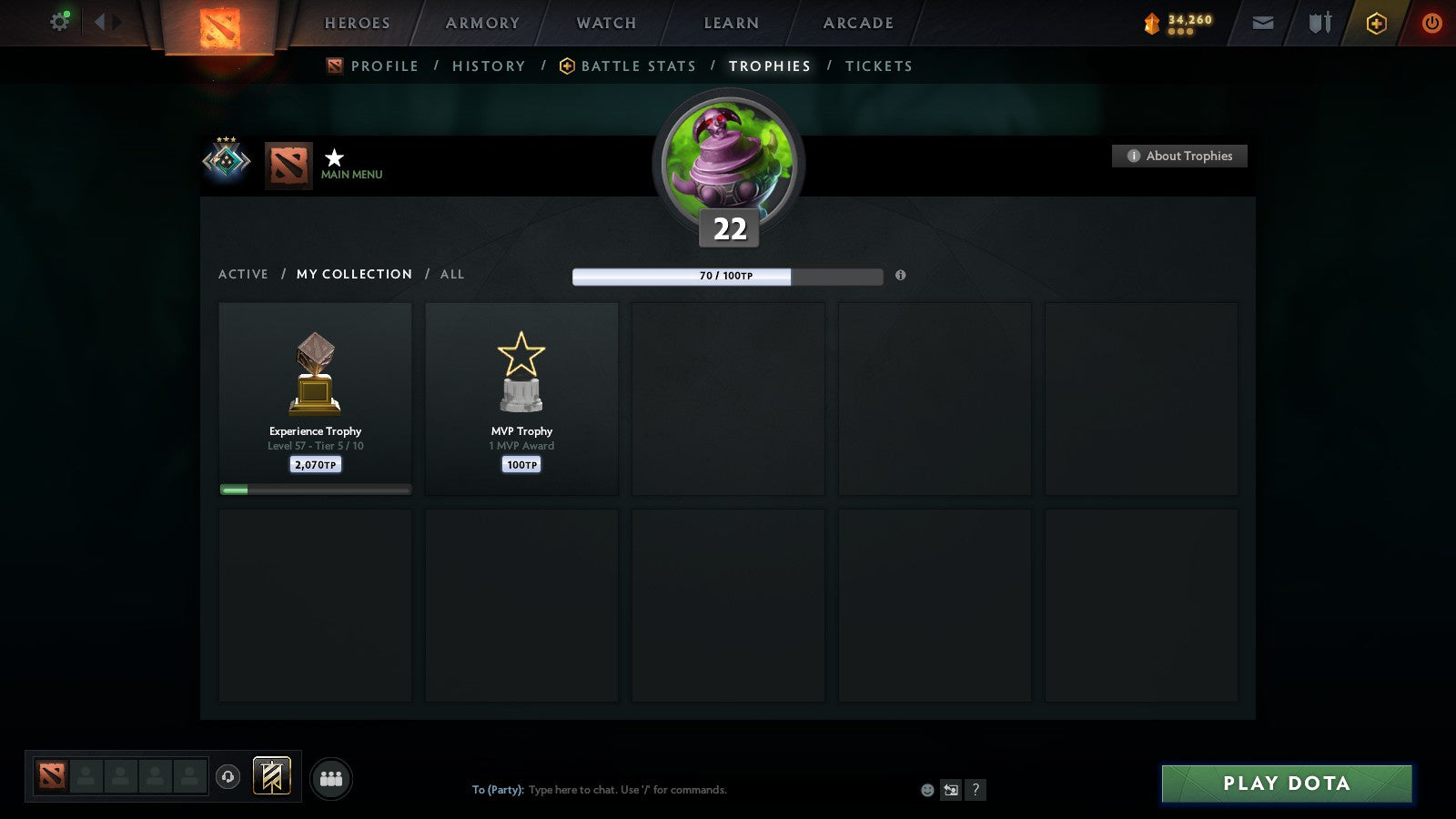
Task: Open Dota Plus via the gold plus hexagon icon
Action: pyautogui.click(x=1376, y=23)
